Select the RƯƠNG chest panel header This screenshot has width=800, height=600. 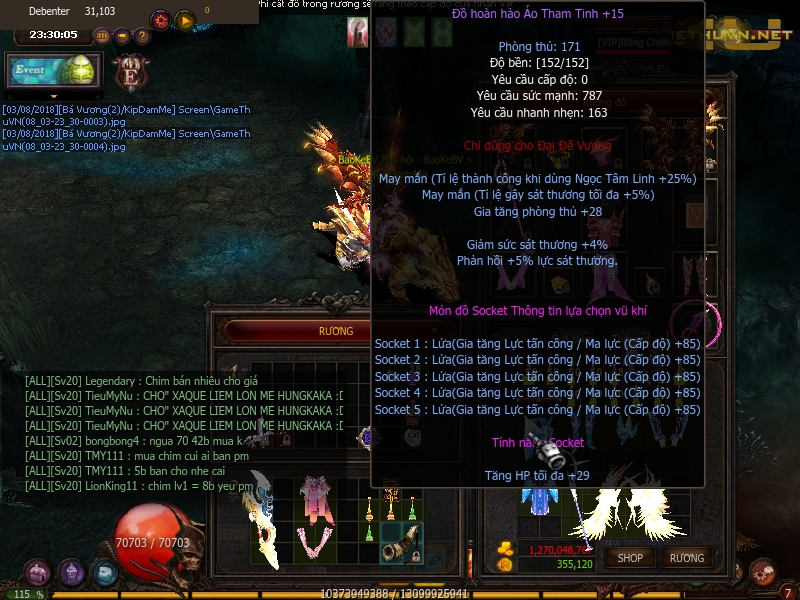pos(336,331)
